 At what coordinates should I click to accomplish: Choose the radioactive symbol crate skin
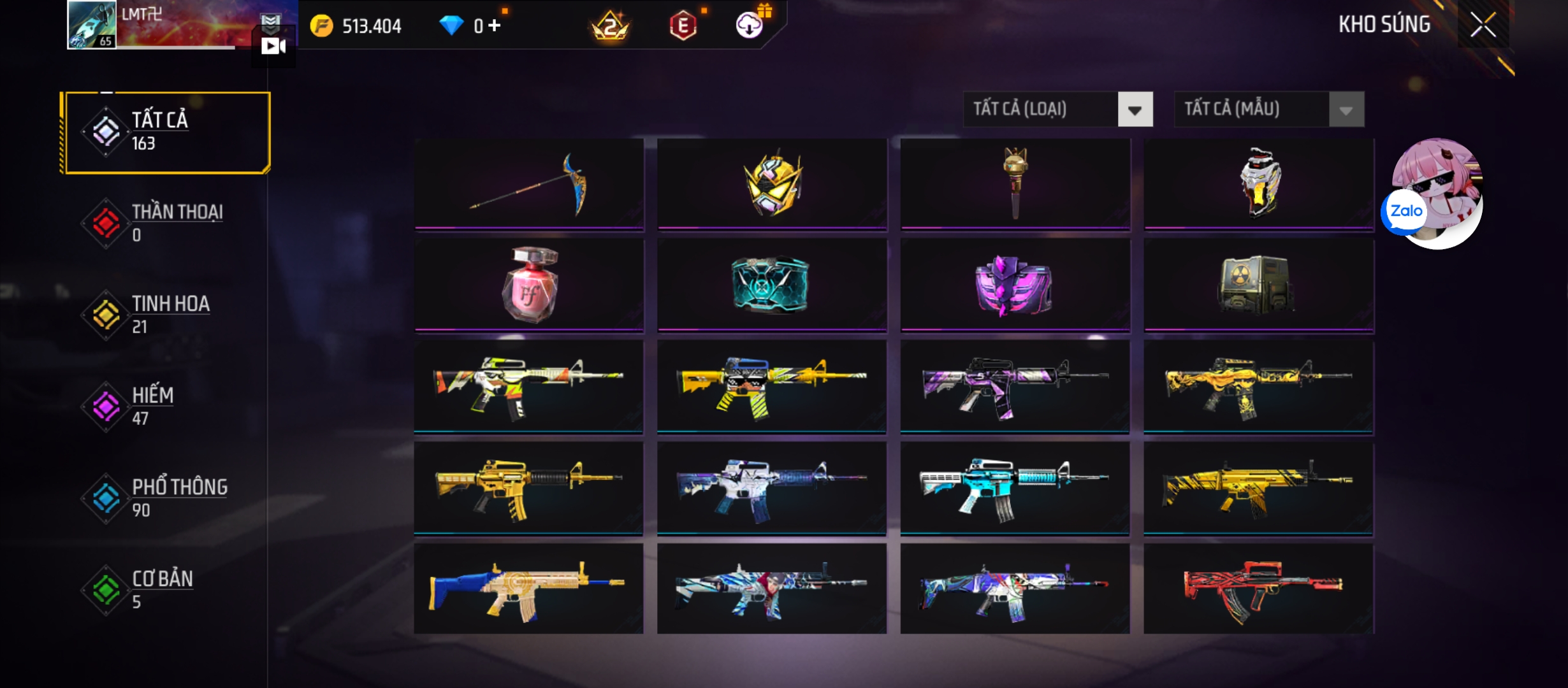(1258, 284)
